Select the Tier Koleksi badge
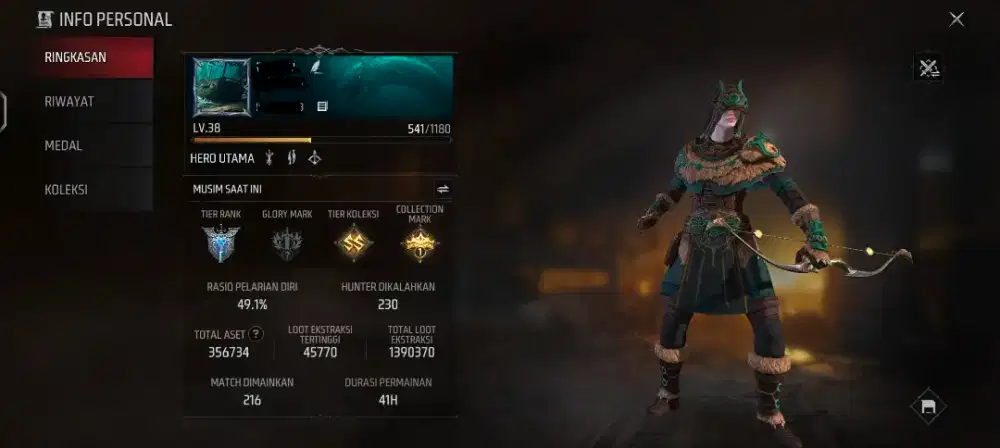 pos(353,243)
